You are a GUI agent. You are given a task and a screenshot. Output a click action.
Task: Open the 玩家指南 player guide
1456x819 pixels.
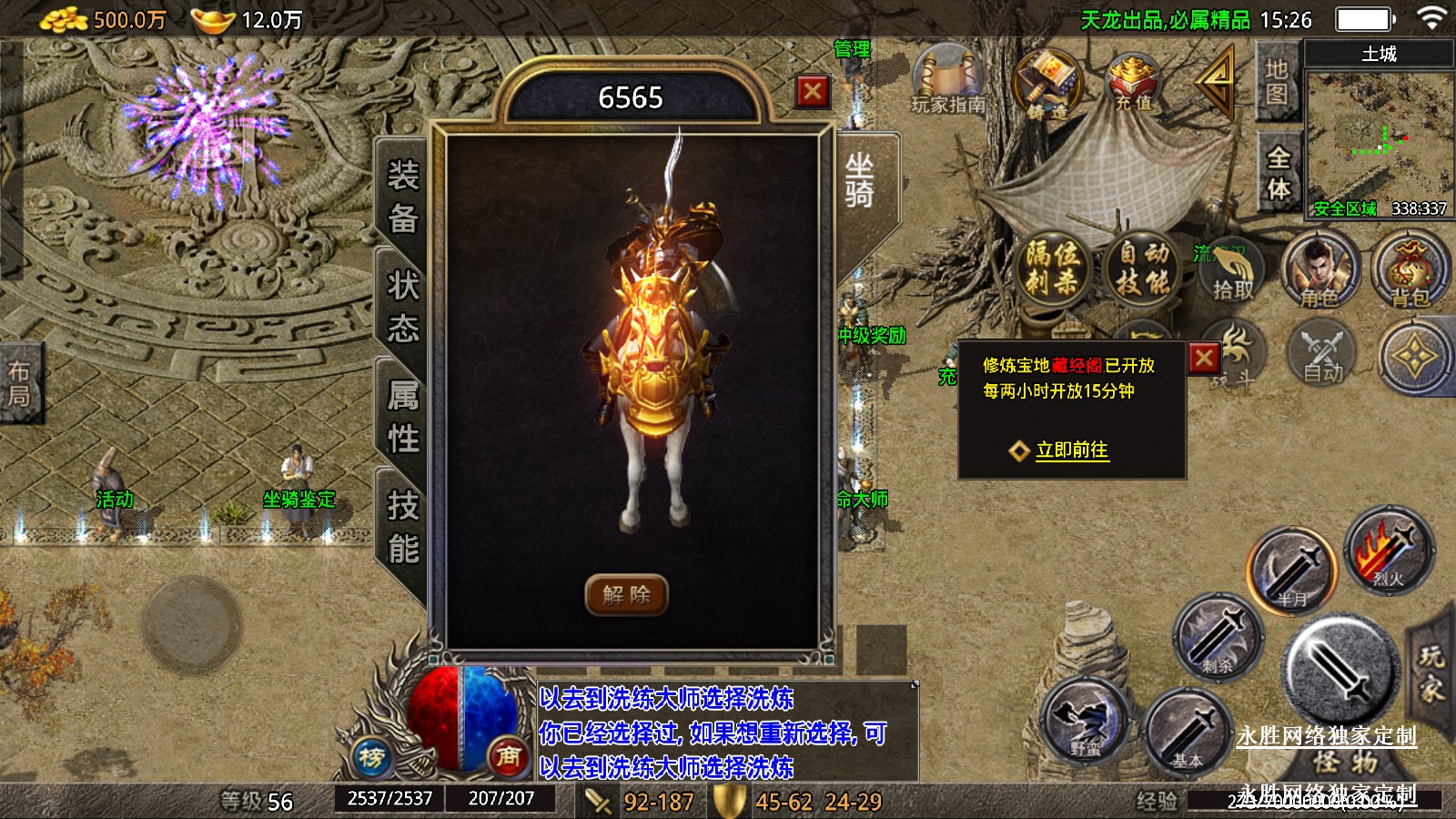click(948, 80)
